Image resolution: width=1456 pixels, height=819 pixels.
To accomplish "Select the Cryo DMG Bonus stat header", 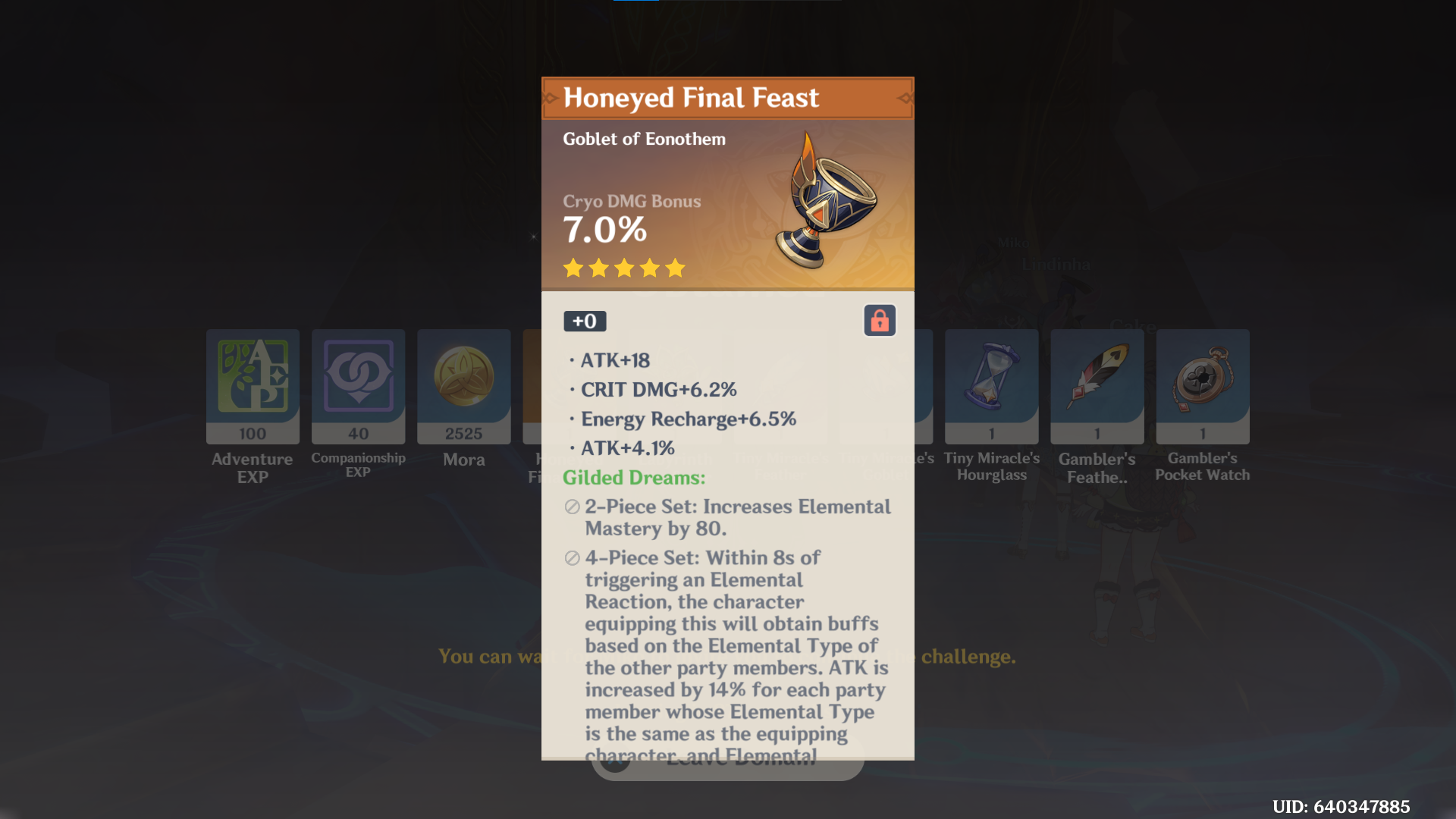I will coord(632,201).
